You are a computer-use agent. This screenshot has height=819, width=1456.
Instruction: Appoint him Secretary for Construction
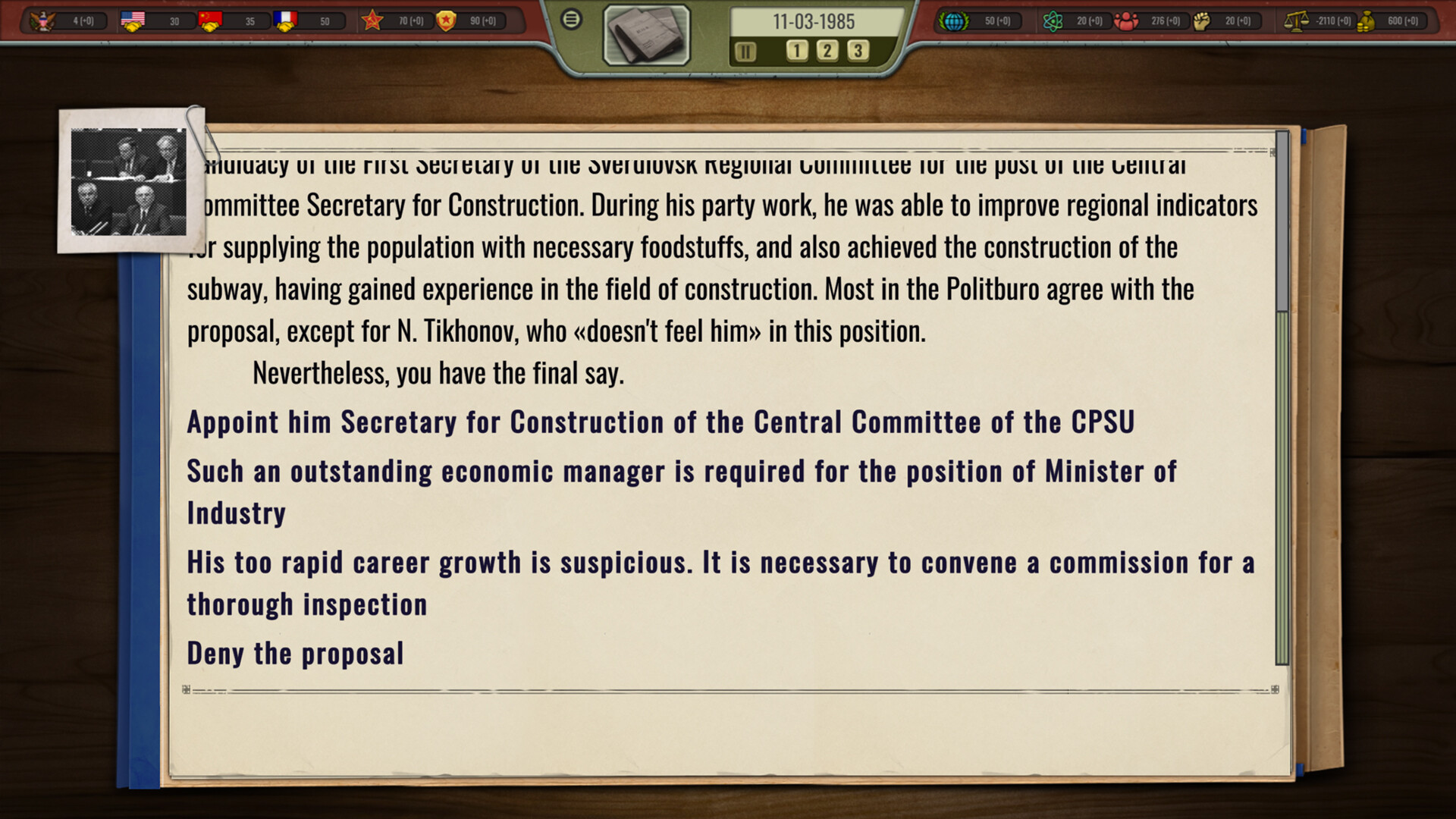click(x=661, y=422)
